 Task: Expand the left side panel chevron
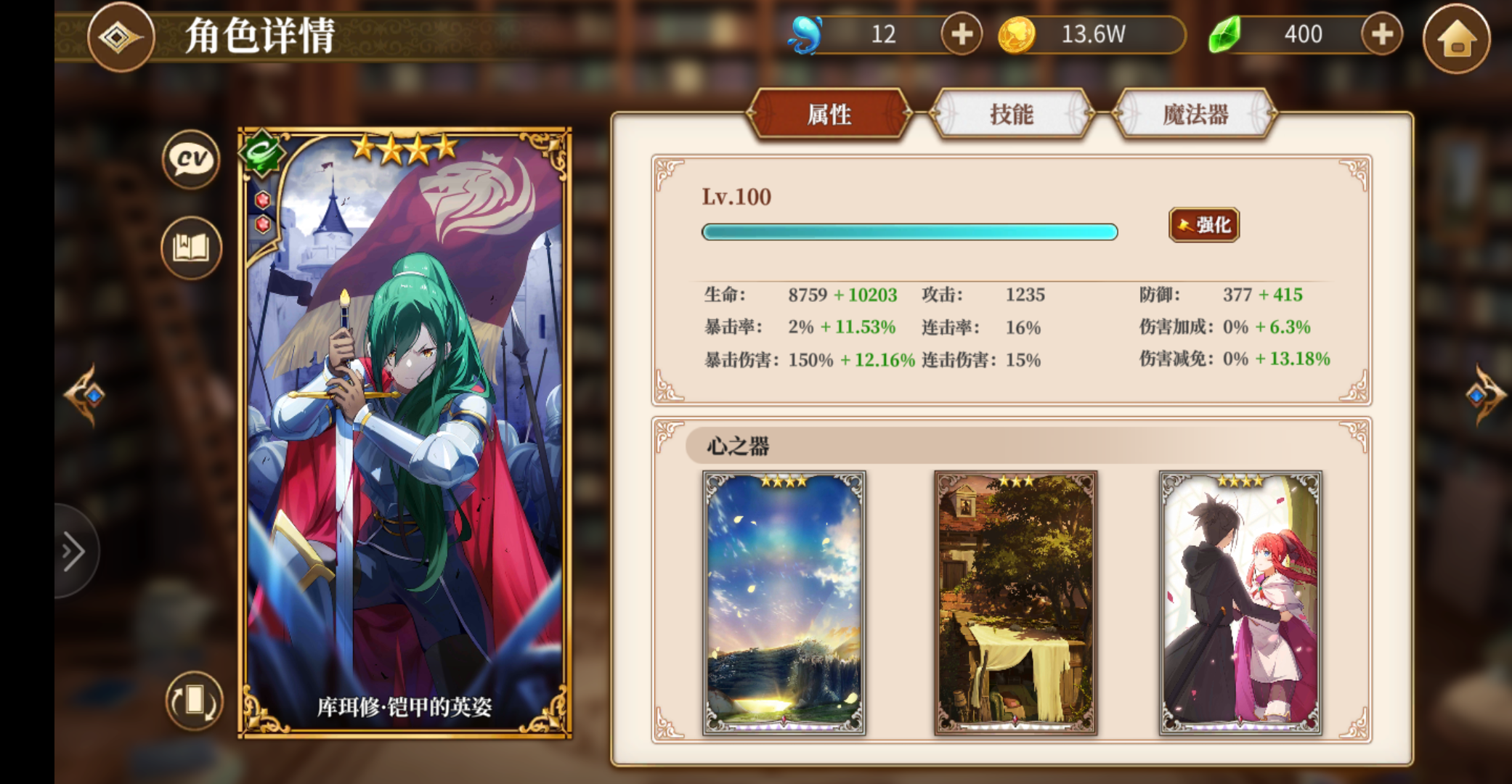[73, 551]
